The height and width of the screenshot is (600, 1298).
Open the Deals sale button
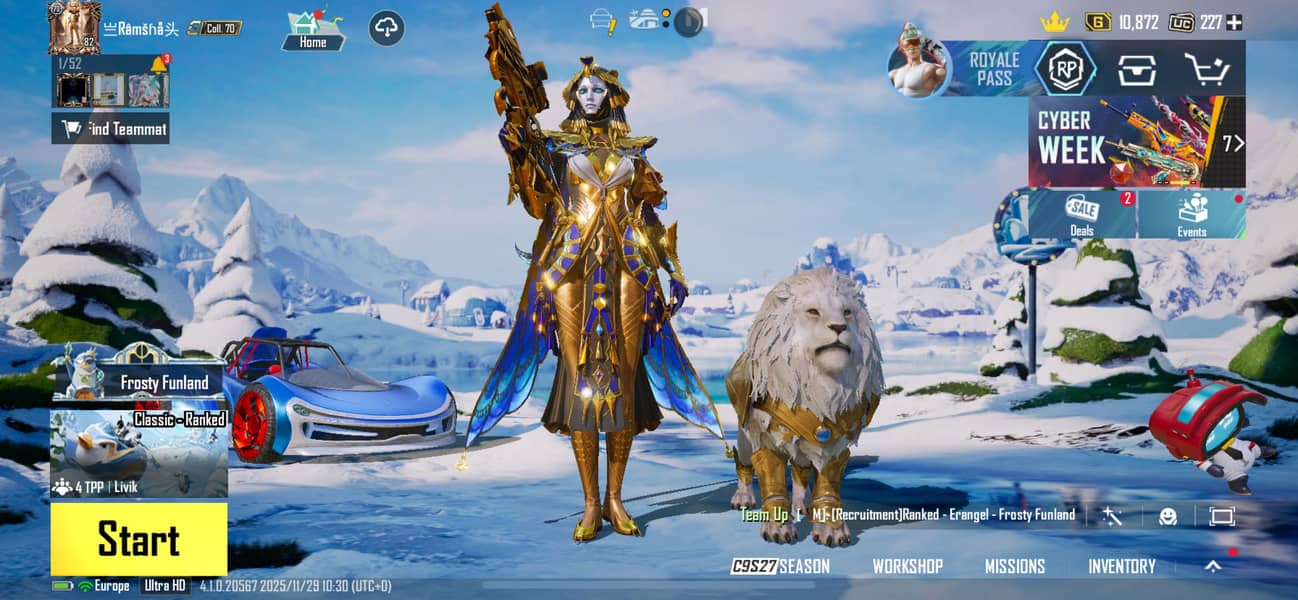coord(1083,214)
